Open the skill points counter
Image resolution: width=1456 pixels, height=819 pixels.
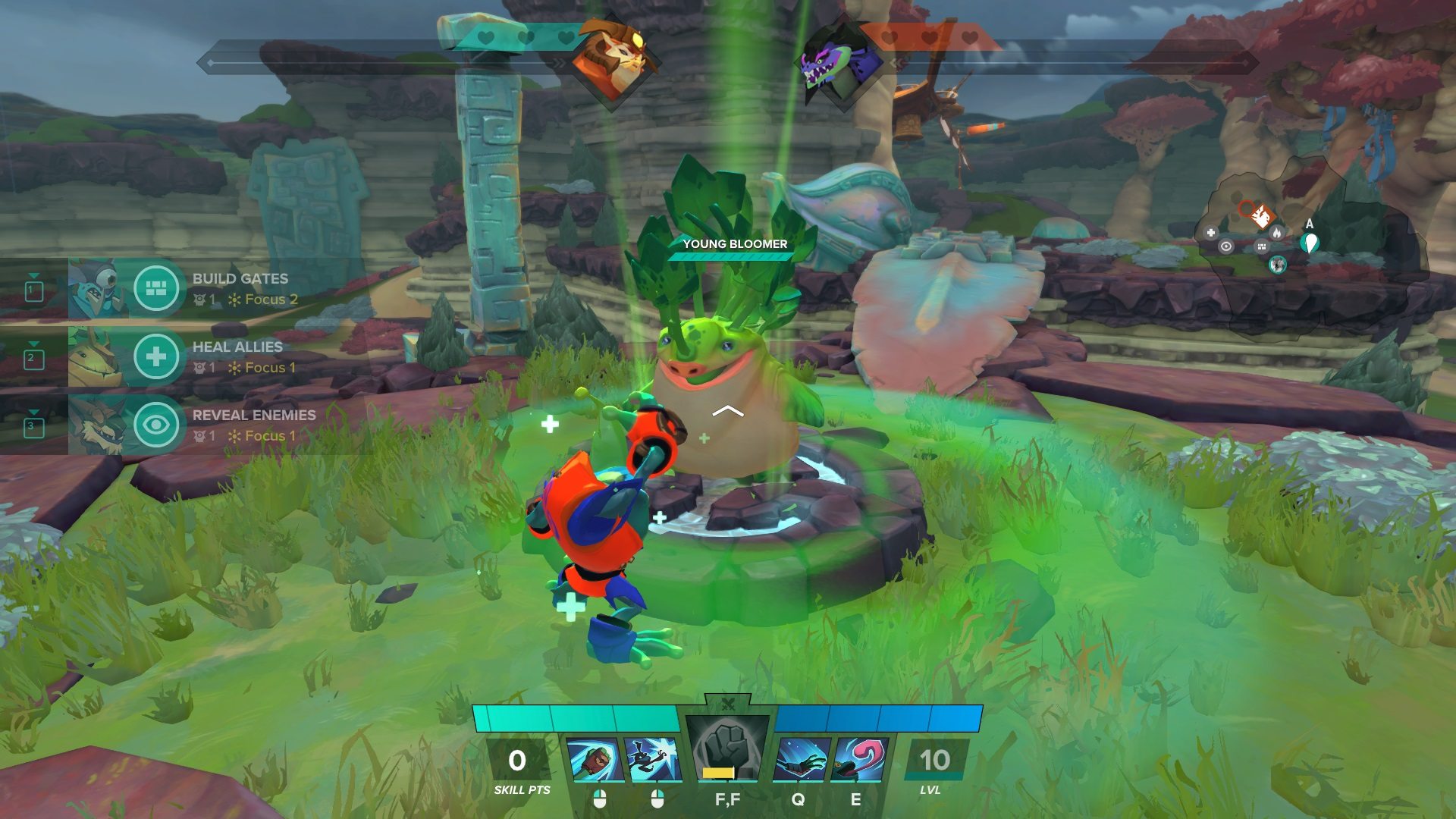pos(518,761)
